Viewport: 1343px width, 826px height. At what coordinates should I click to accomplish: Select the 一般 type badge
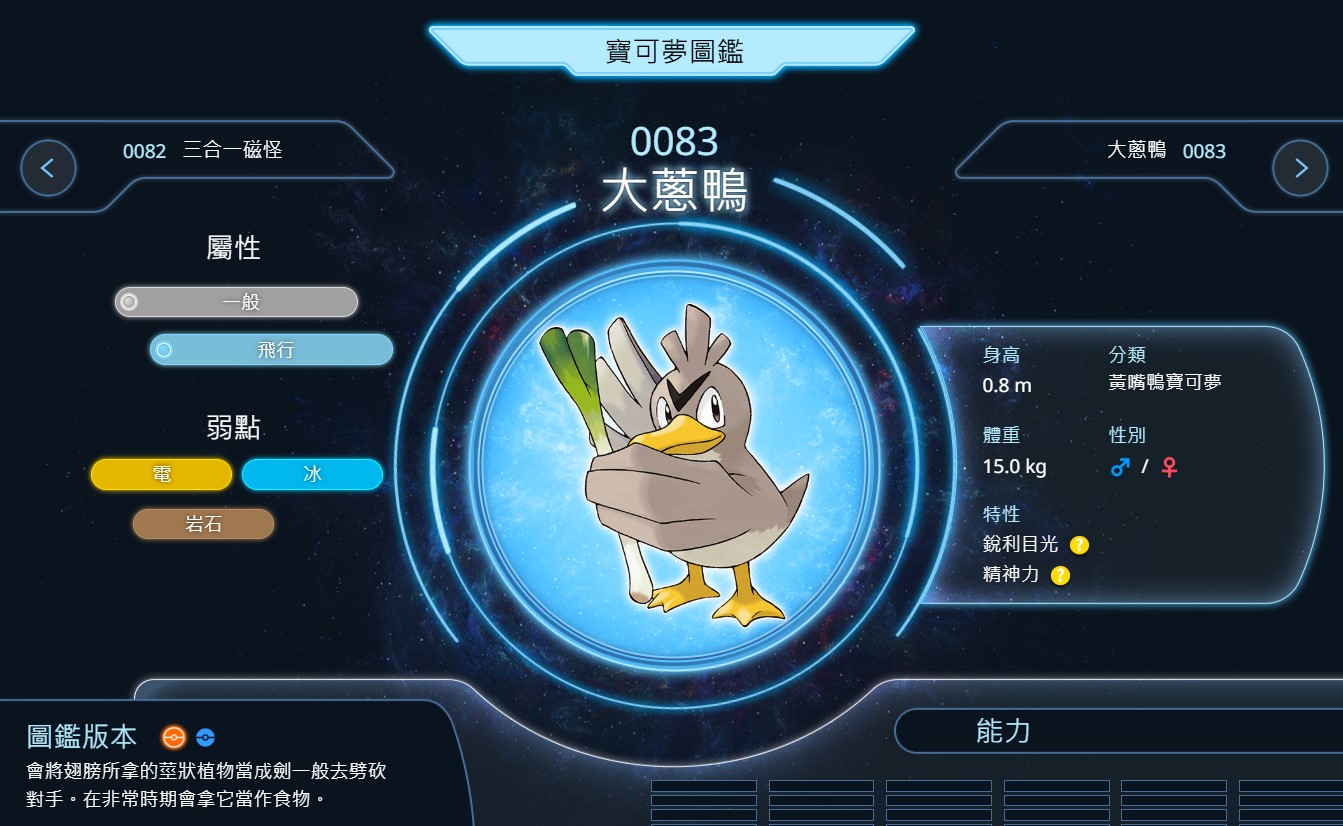(x=236, y=302)
